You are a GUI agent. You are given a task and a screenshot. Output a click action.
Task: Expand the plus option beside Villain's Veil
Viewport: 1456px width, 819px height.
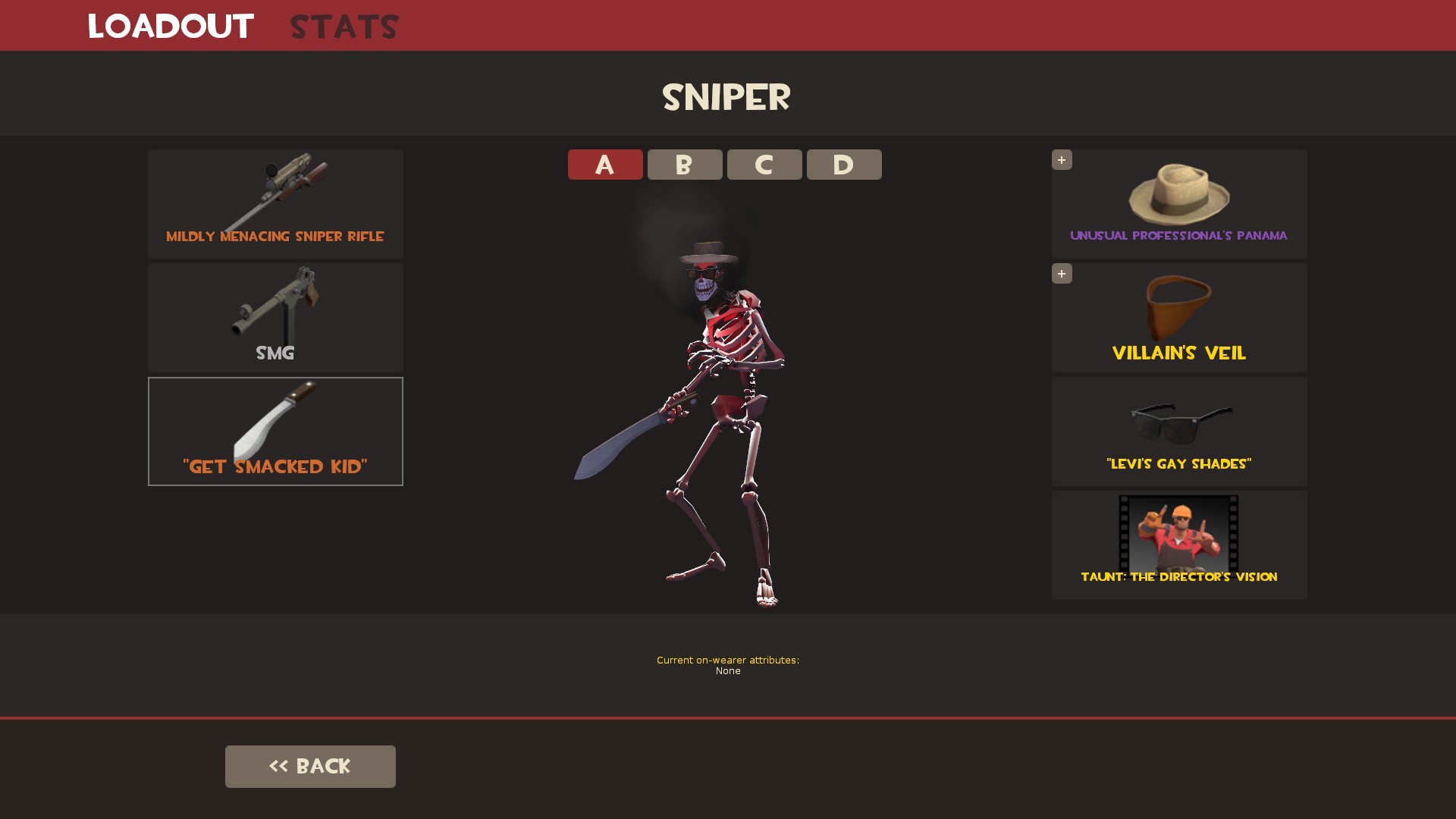[x=1062, y=274]
